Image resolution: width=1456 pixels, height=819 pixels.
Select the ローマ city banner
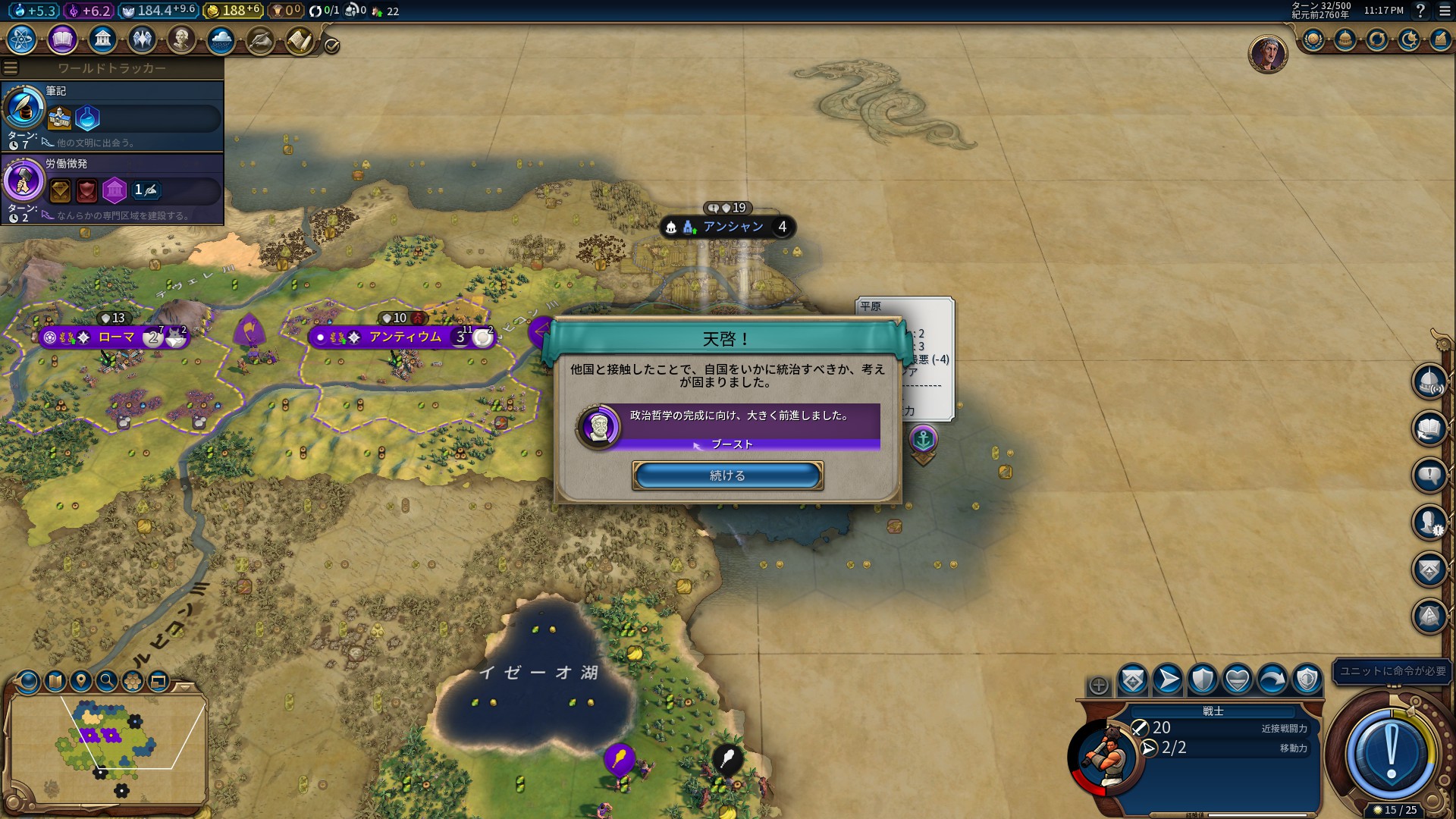point(115,337)
